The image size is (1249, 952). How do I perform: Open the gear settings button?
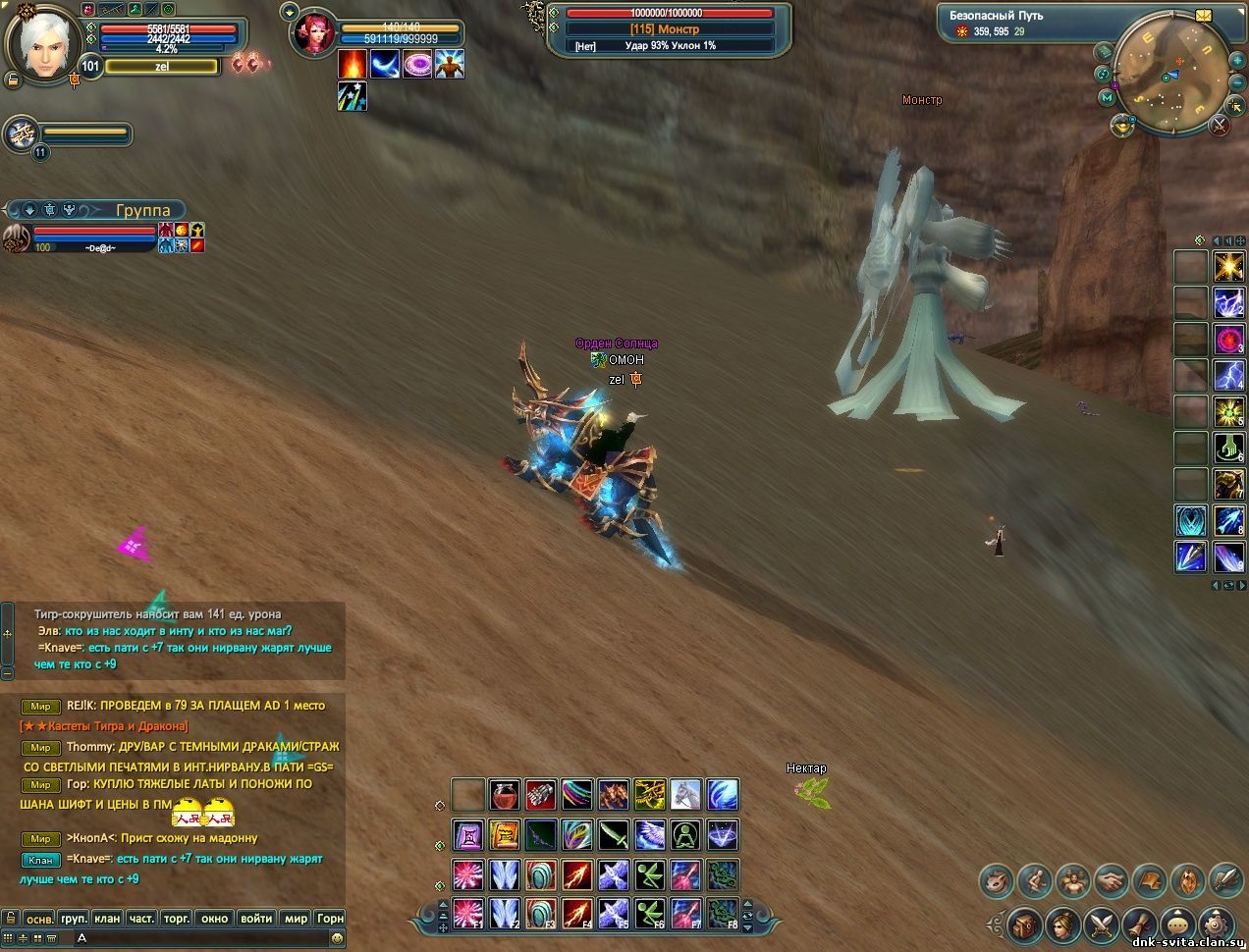[1218, 924]
